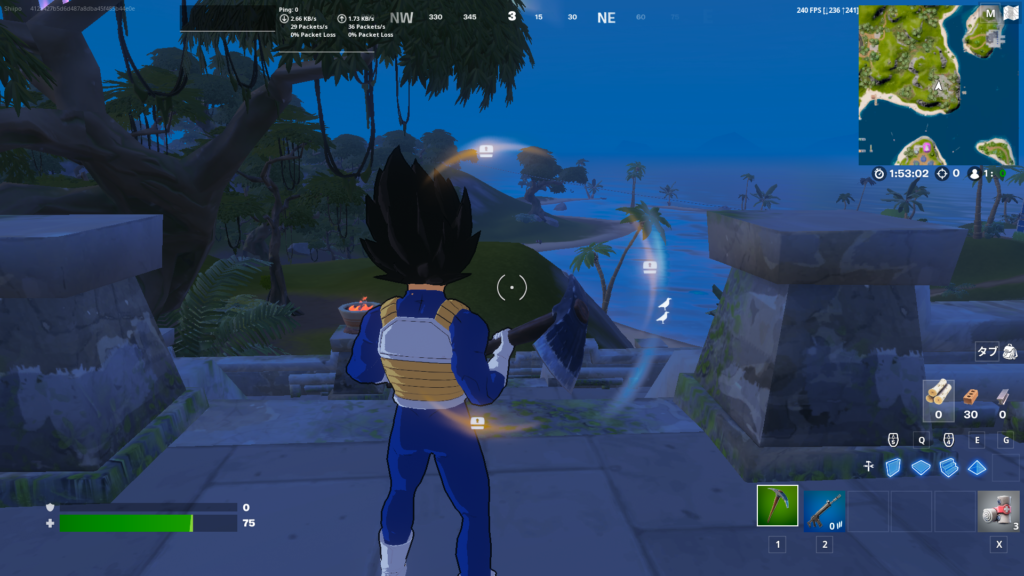Open the backpack inventory icon

[1010, 352]
